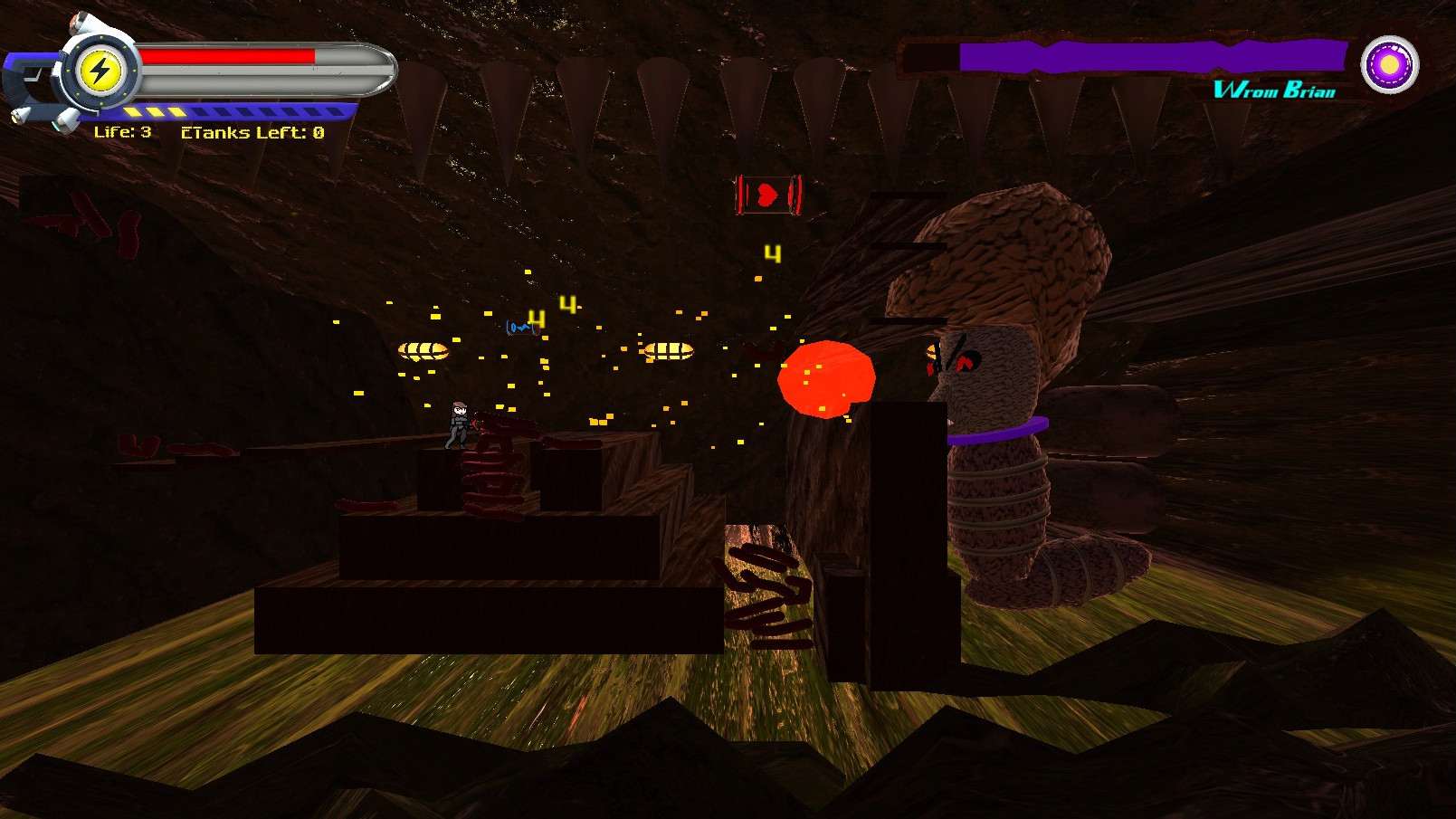Select the purple orb icon near Wrom Brian

pos(1389,66)
